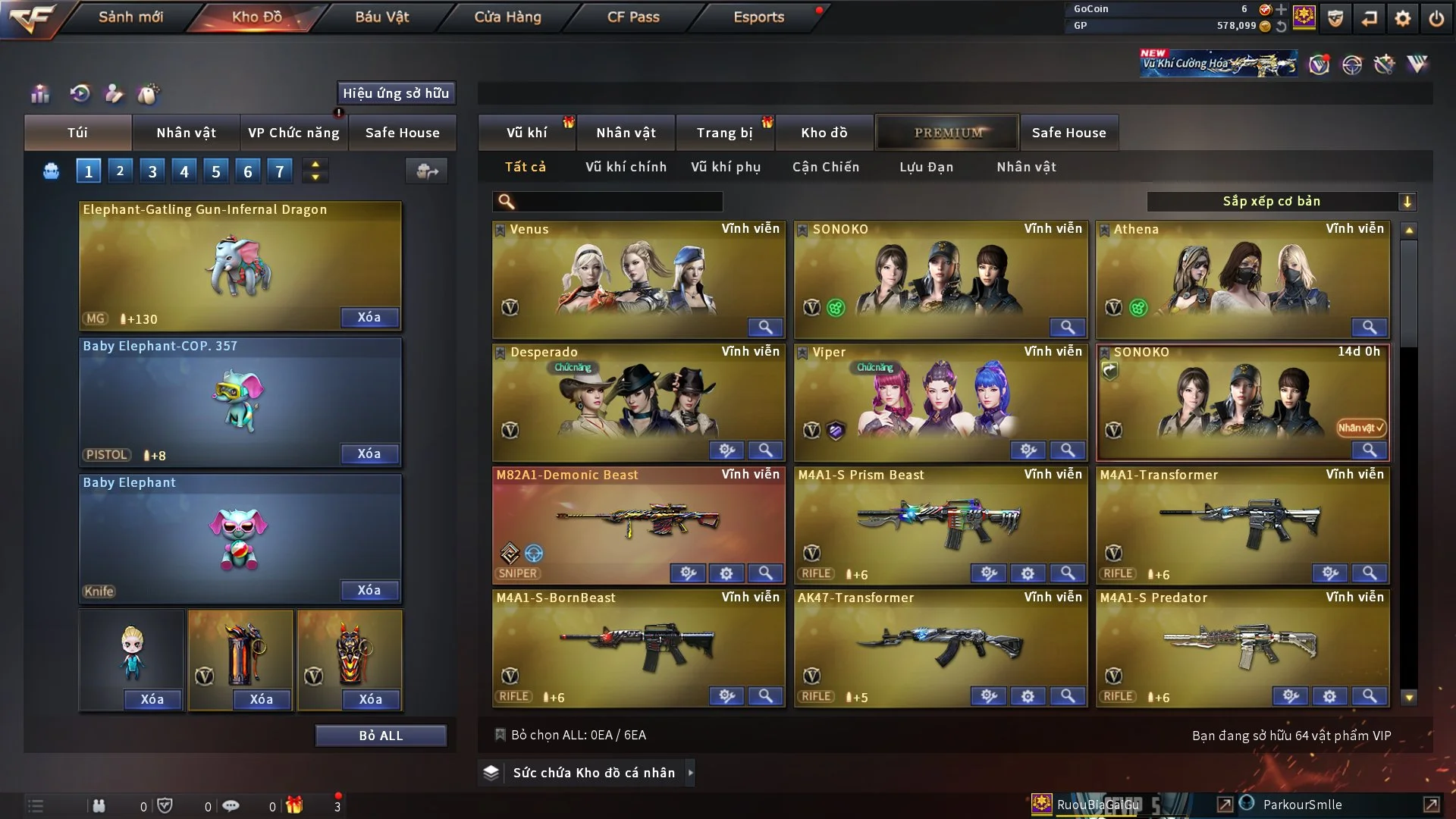The width and height of the screenshot is (1456, 819).
Task: Click the settings gear icon at top right
Action: pos(1404,17)
